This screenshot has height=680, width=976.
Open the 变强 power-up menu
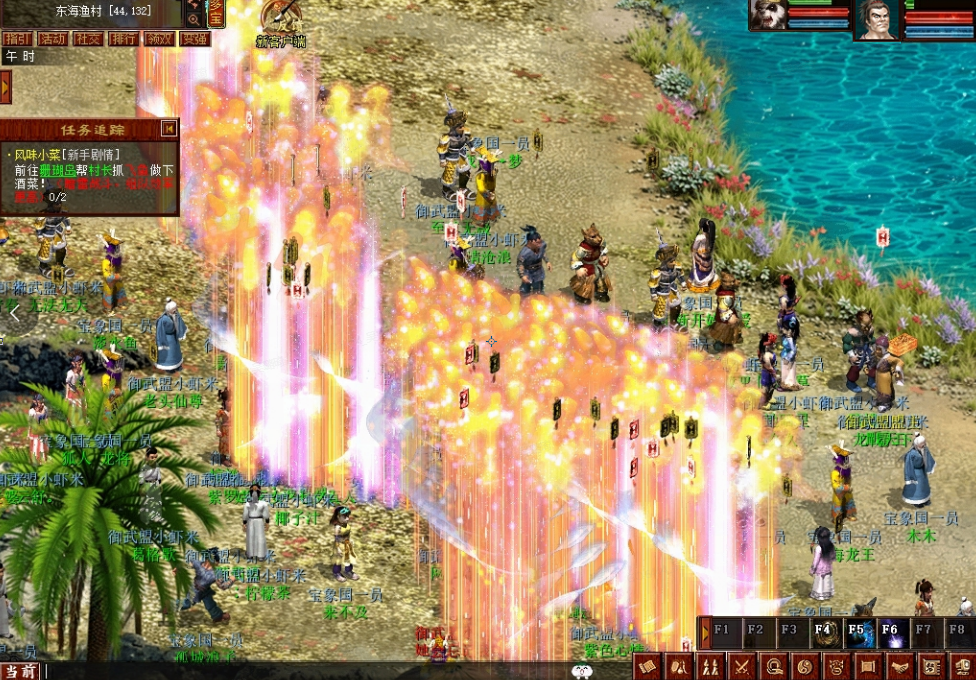pyautogui.click(x=195, y=39)
